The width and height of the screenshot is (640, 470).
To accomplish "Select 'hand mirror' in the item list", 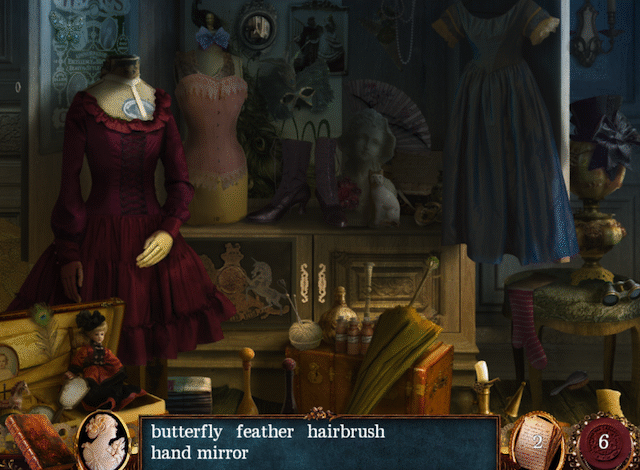I will 200,453.
